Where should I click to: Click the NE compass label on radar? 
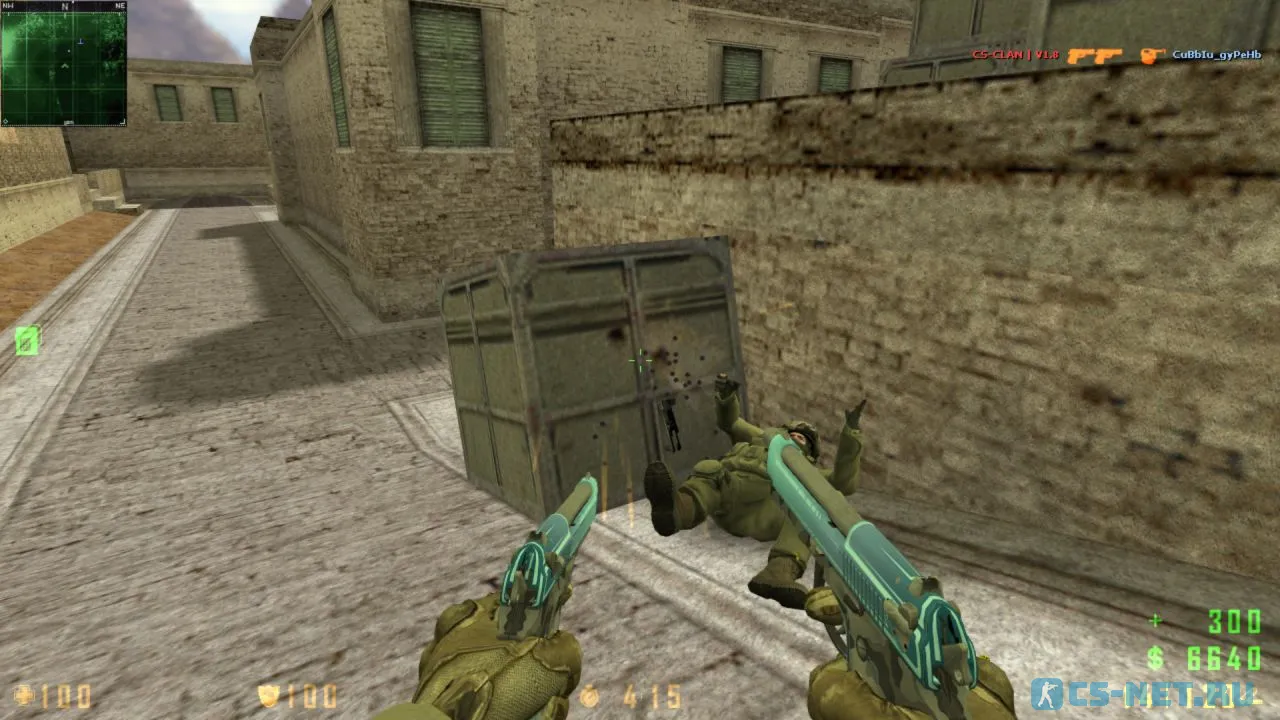(x=119, y=6)
